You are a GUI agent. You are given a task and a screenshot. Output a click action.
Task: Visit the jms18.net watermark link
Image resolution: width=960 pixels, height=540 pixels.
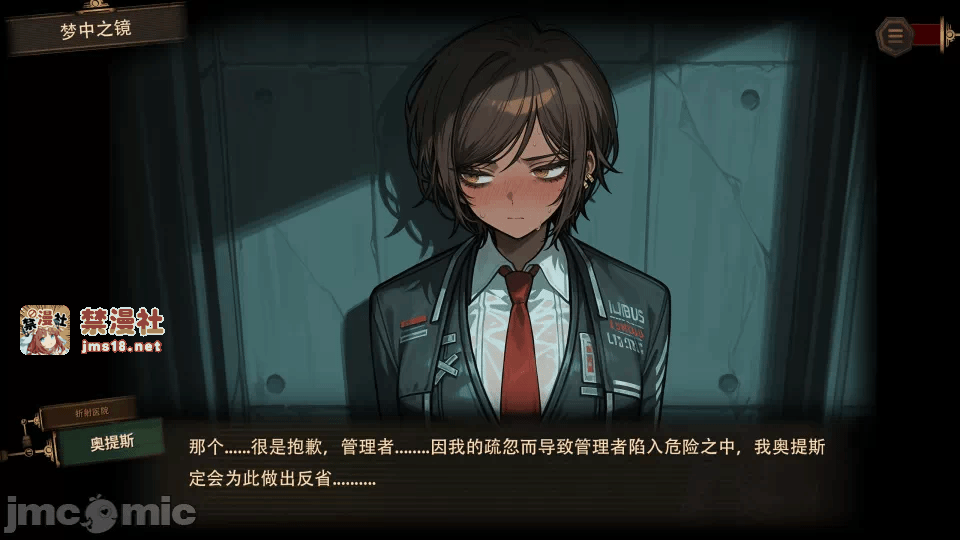120,347
